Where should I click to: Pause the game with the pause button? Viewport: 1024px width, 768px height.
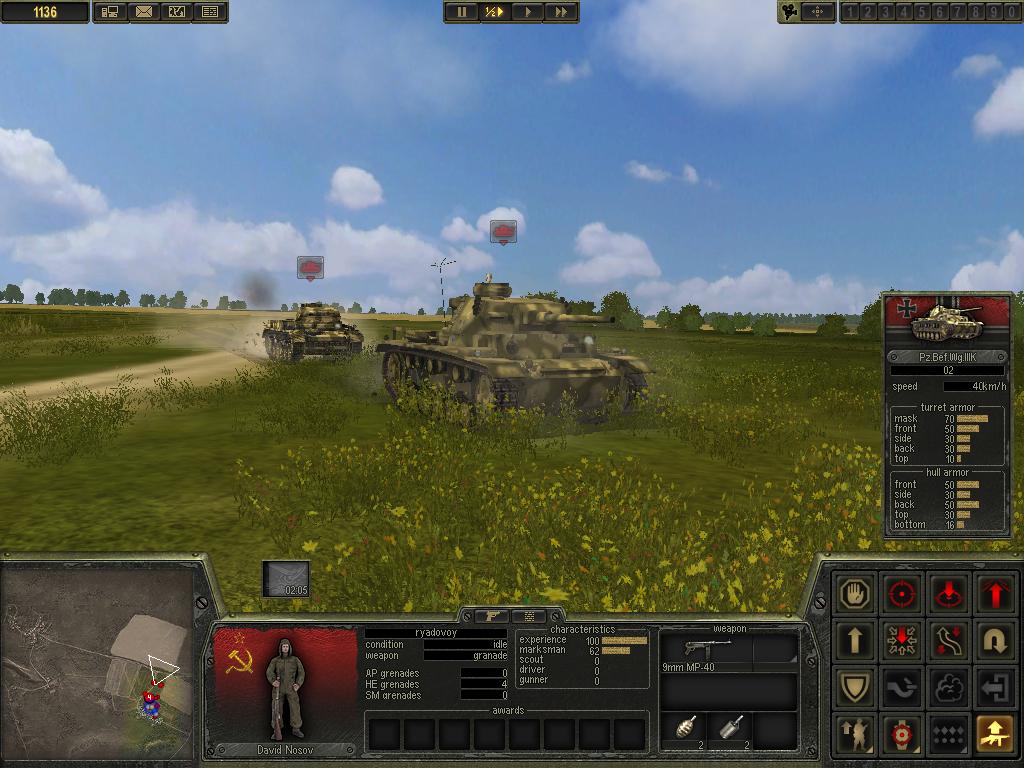tap(462, 12)
